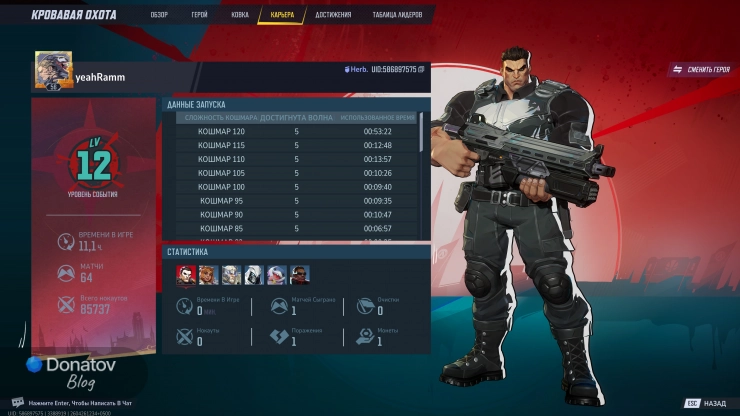Image resolution: width=740 pixels, height=416 pixels.
Task: Click the Кошмар 100 run row
Action: click(296, 187)
